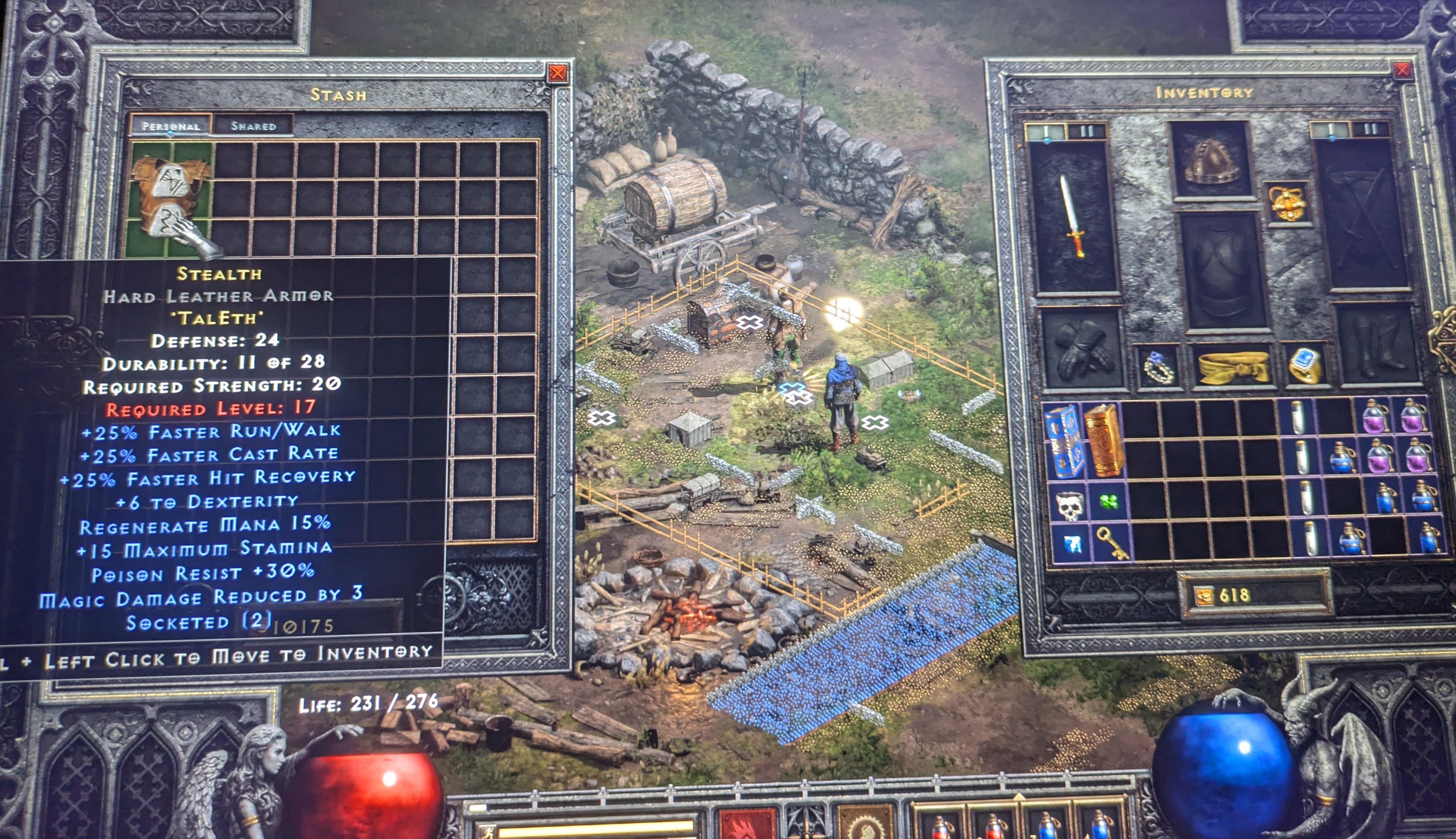The width and height of the screenshot is (1456, 839).
Task: Select the Personal stash tab
Action: click(170, 126)
